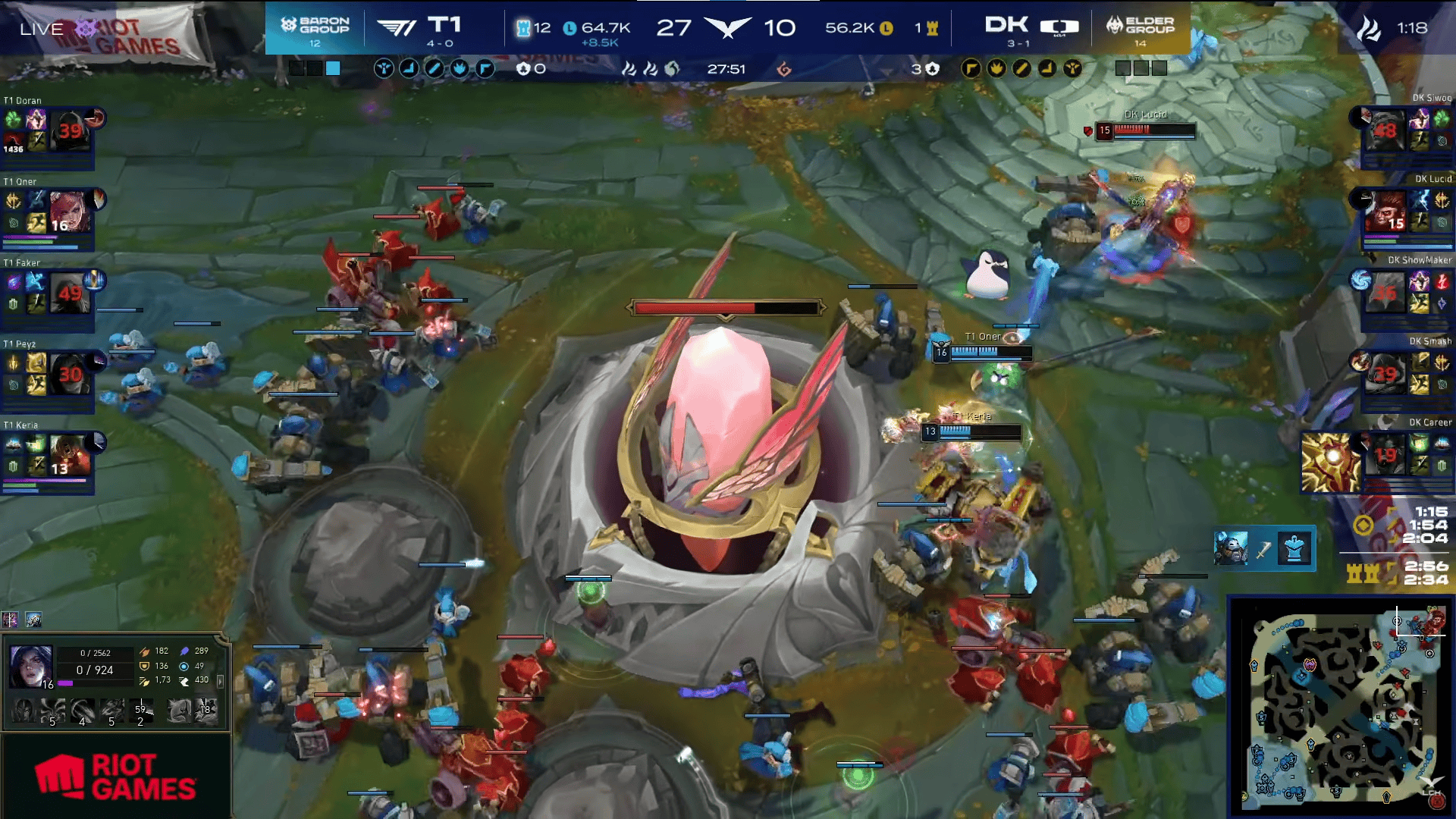The width and height of the screenshot is (1456, 819).
Task: Click the minimap
Action: coord(1341,707)
